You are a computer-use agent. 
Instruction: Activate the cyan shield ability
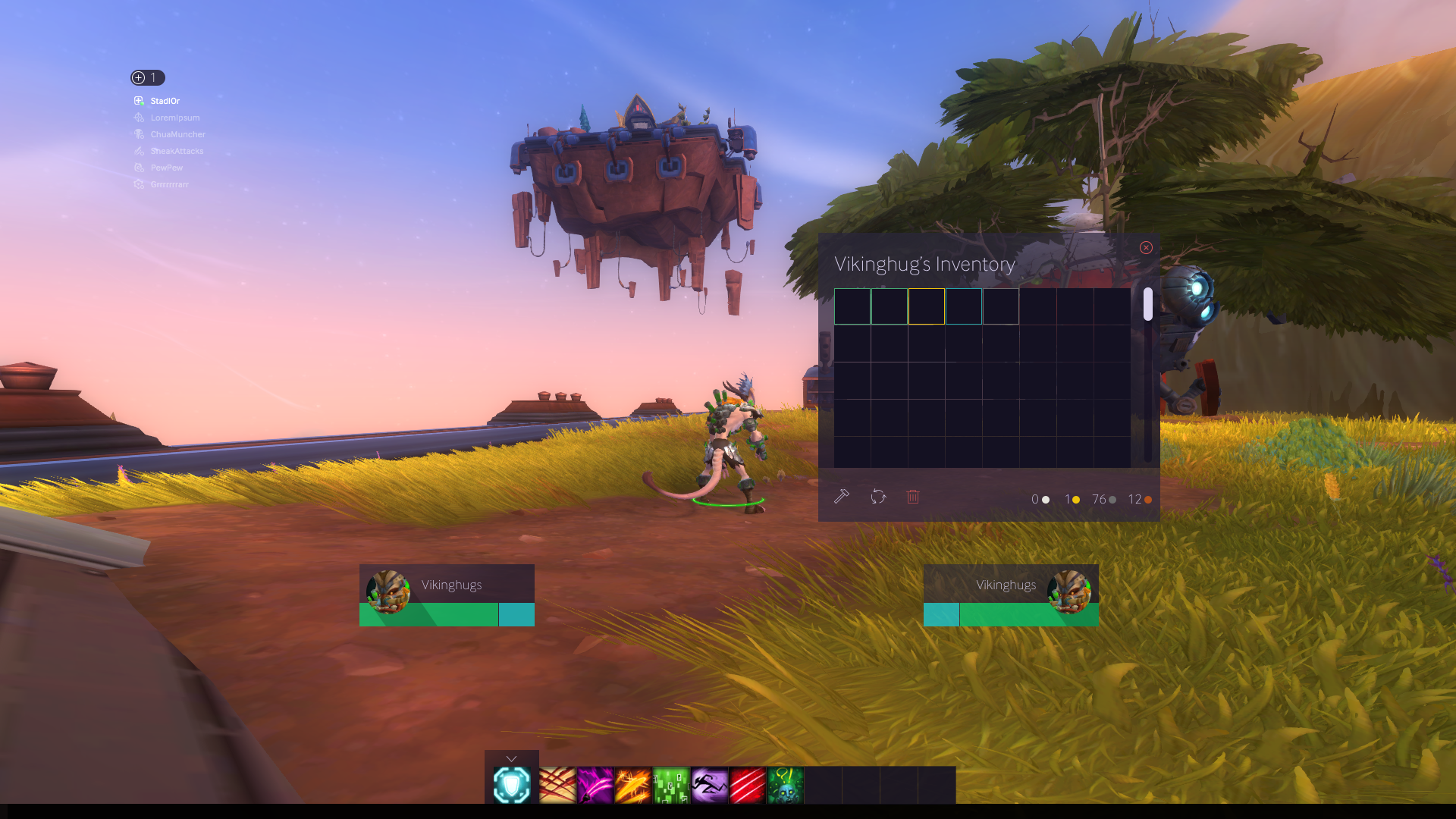(512, 785)
